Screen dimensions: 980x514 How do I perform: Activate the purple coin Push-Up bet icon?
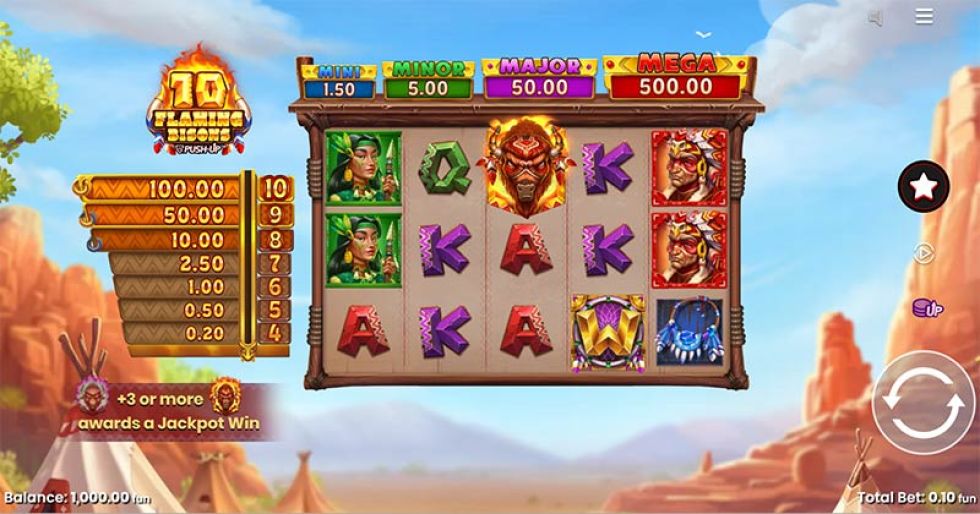(x=926, y=308)
